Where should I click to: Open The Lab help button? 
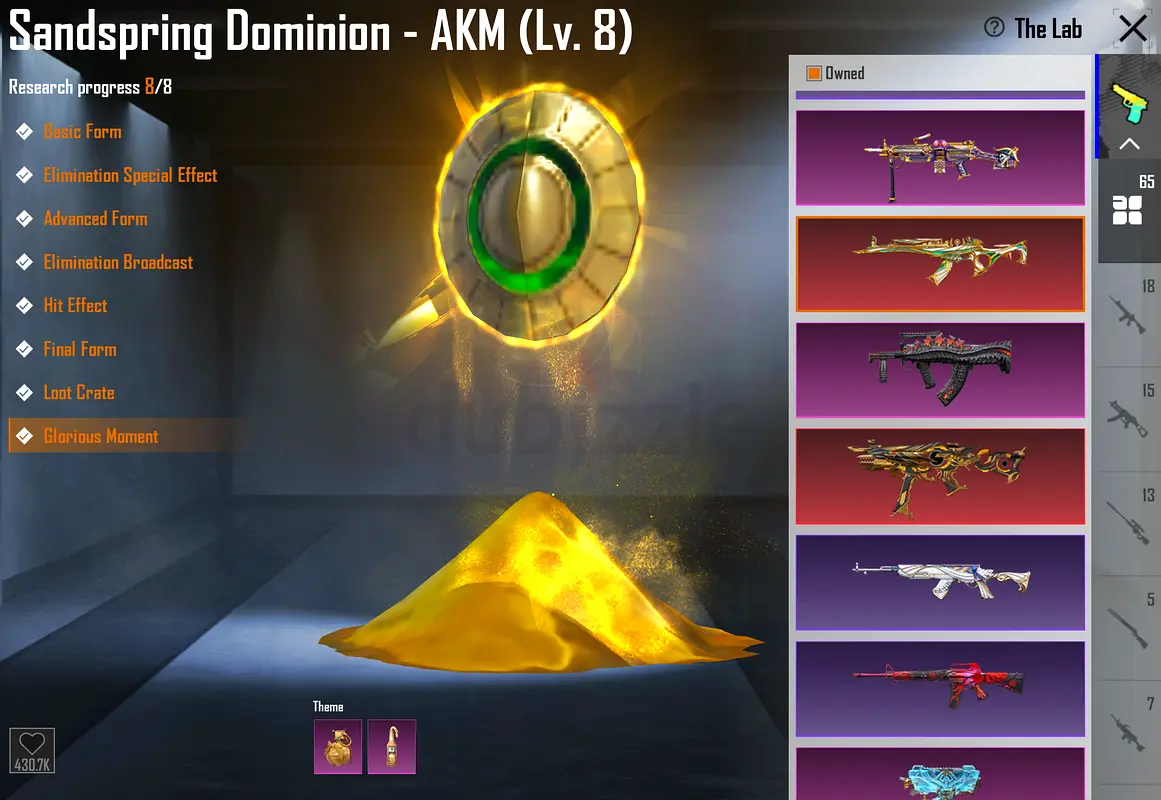pyautogui.click(x=994, y=28)
